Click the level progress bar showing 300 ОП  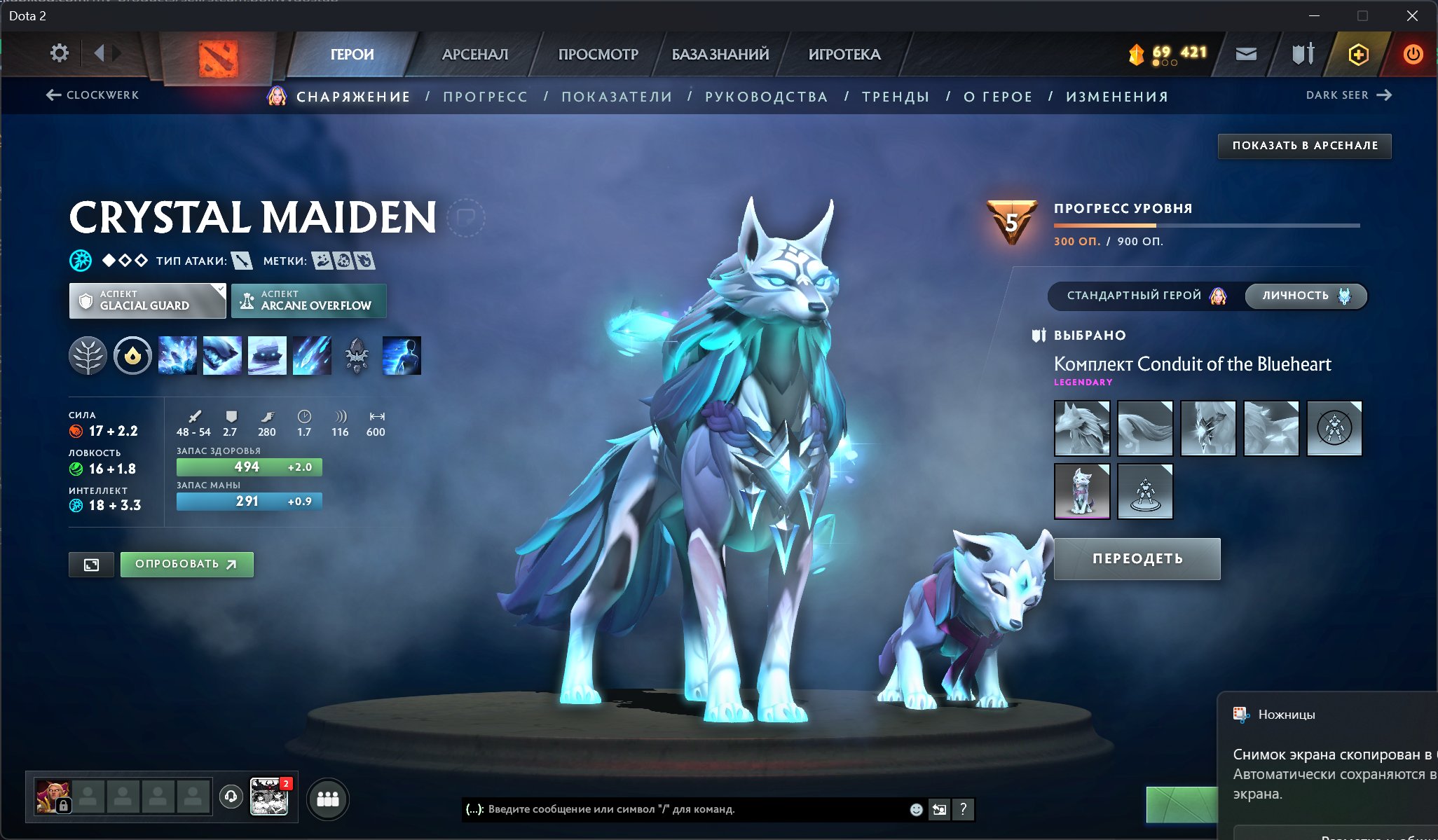coord(1204,225)
